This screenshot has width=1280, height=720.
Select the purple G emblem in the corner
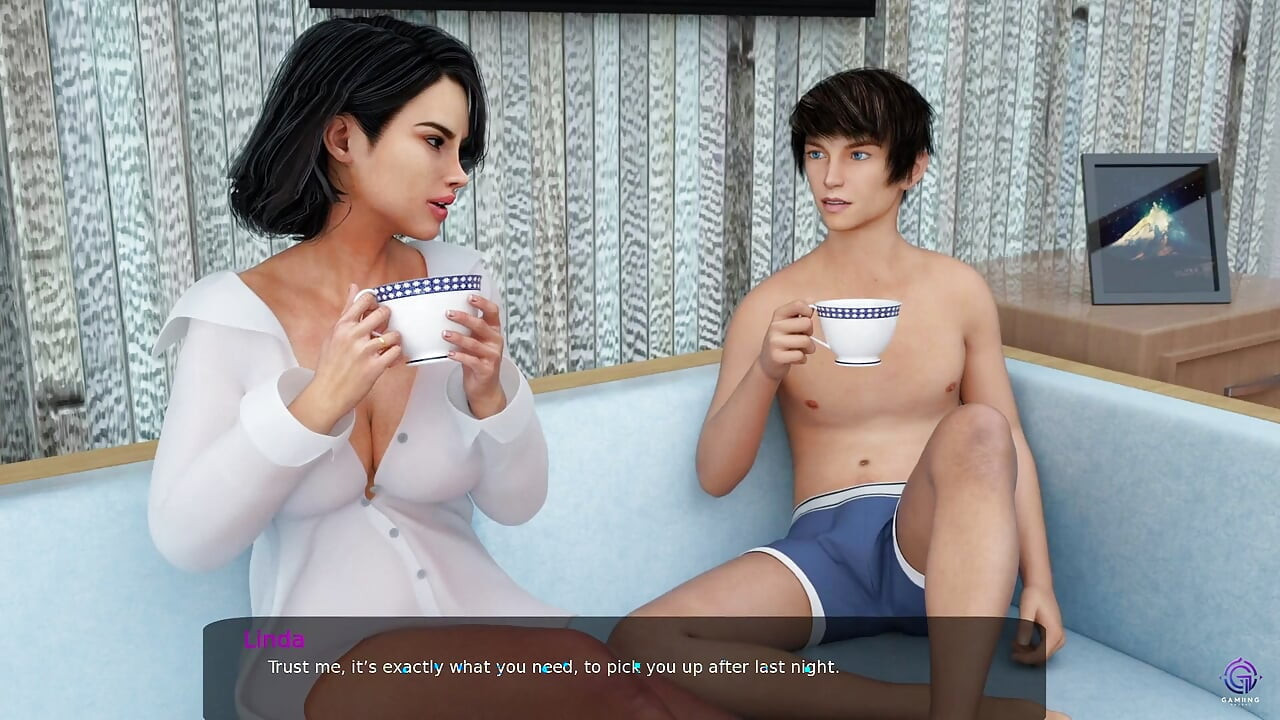click(1241, 674)
